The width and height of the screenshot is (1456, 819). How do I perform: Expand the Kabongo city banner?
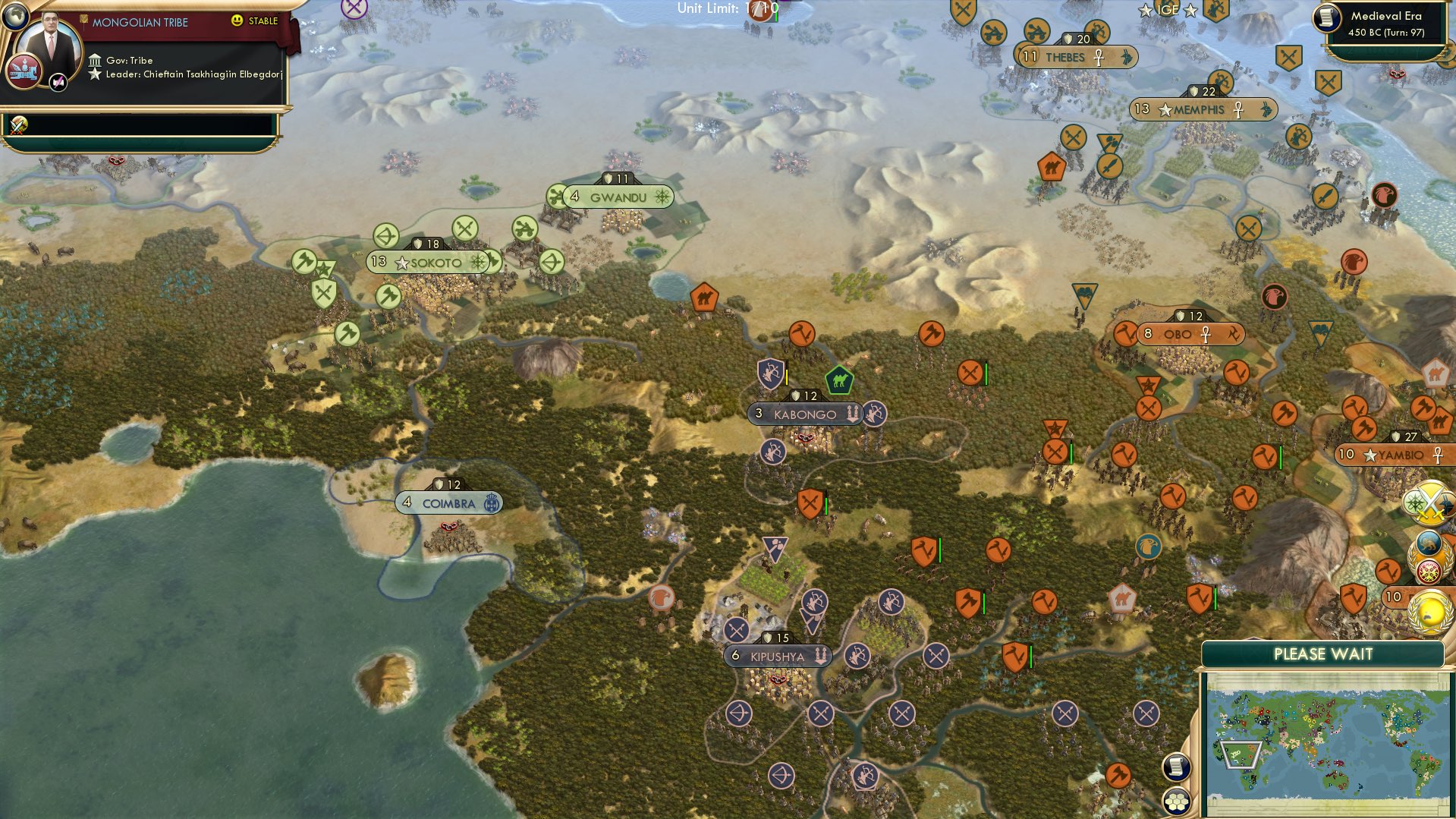coord(804,414)
